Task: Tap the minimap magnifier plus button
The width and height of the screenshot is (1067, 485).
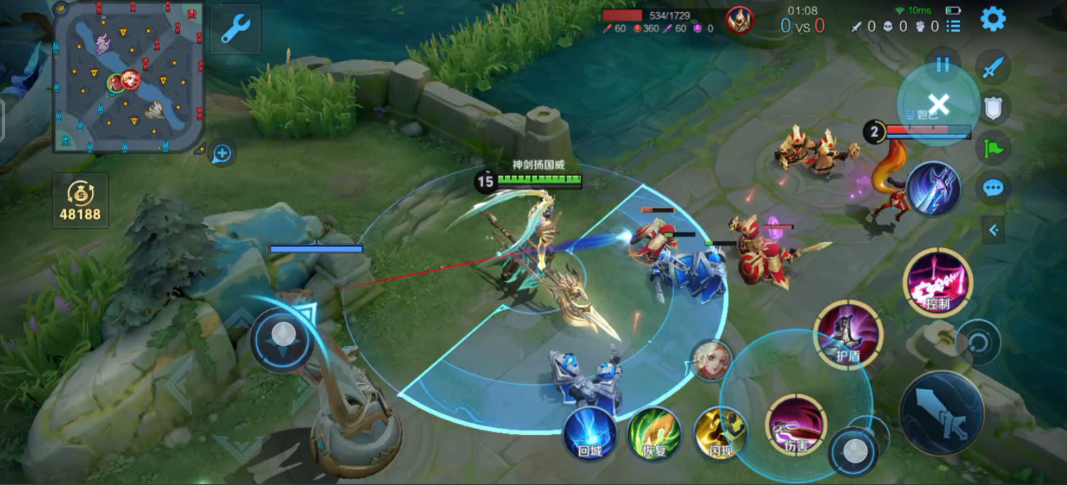Action: tap(222, 153)
